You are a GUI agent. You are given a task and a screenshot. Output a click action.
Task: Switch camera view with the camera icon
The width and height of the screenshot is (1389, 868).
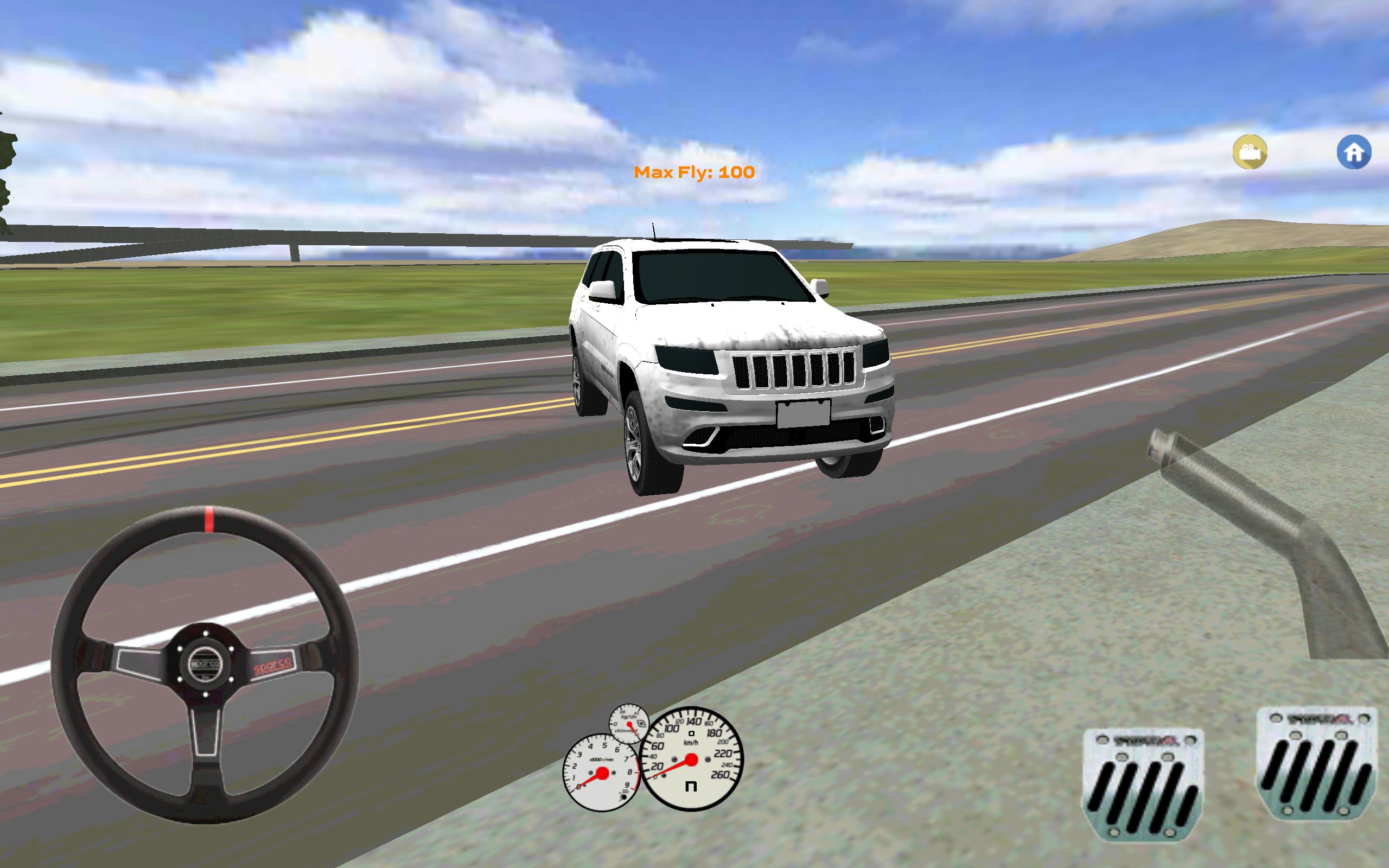coord(1250,151)
